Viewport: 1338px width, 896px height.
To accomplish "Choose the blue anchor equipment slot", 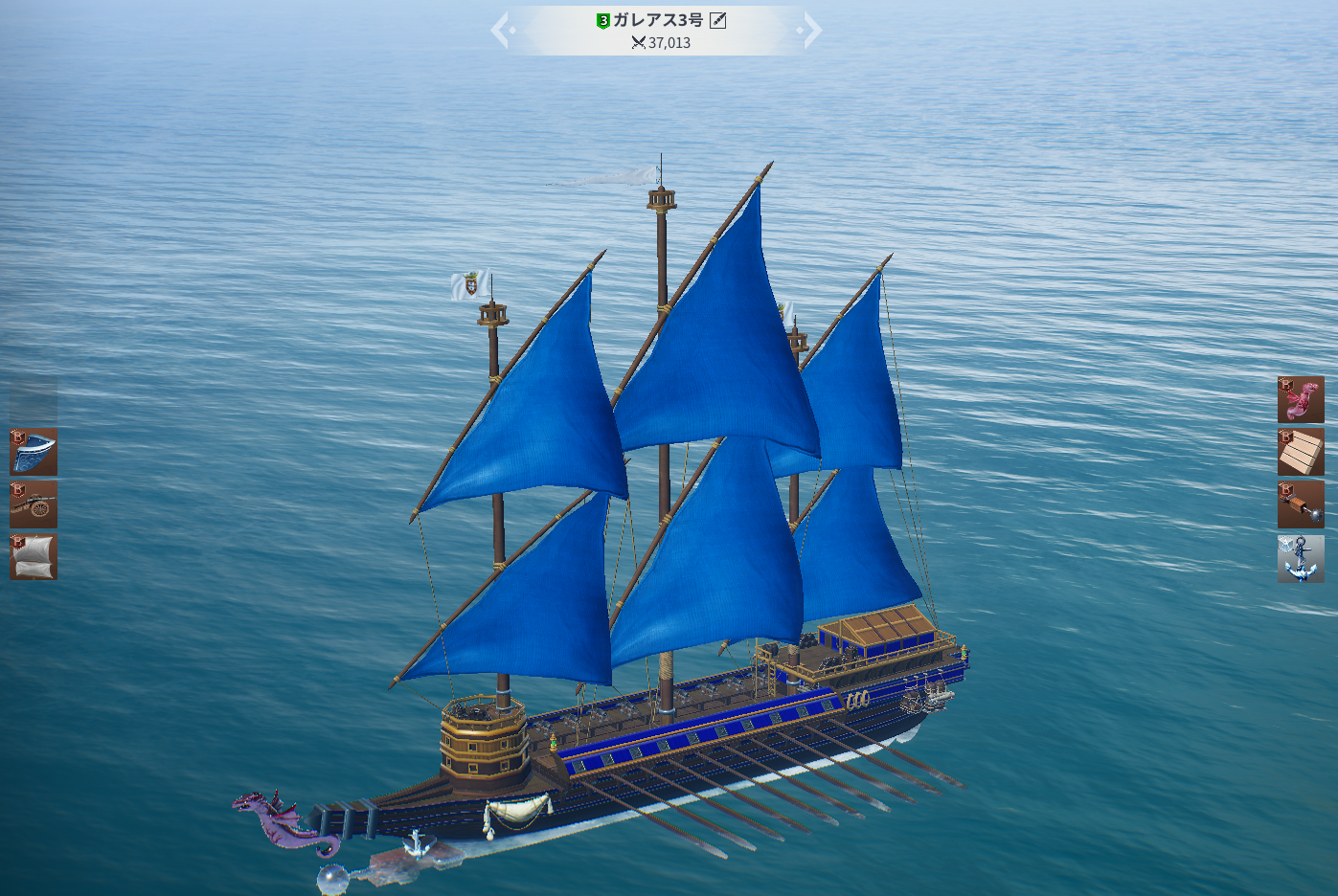I will [1301, 559].
